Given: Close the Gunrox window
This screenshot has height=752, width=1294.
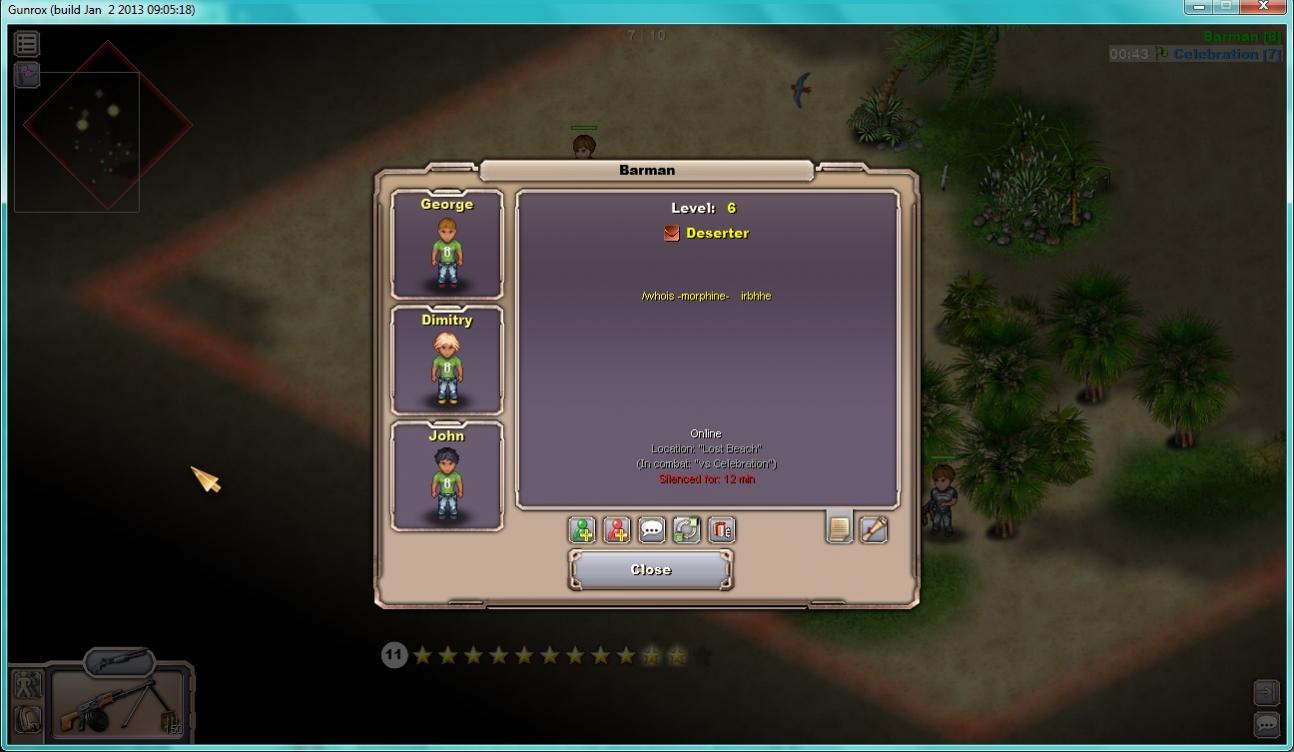Looking at the screenshot, I should click(x=1264, y=6).
